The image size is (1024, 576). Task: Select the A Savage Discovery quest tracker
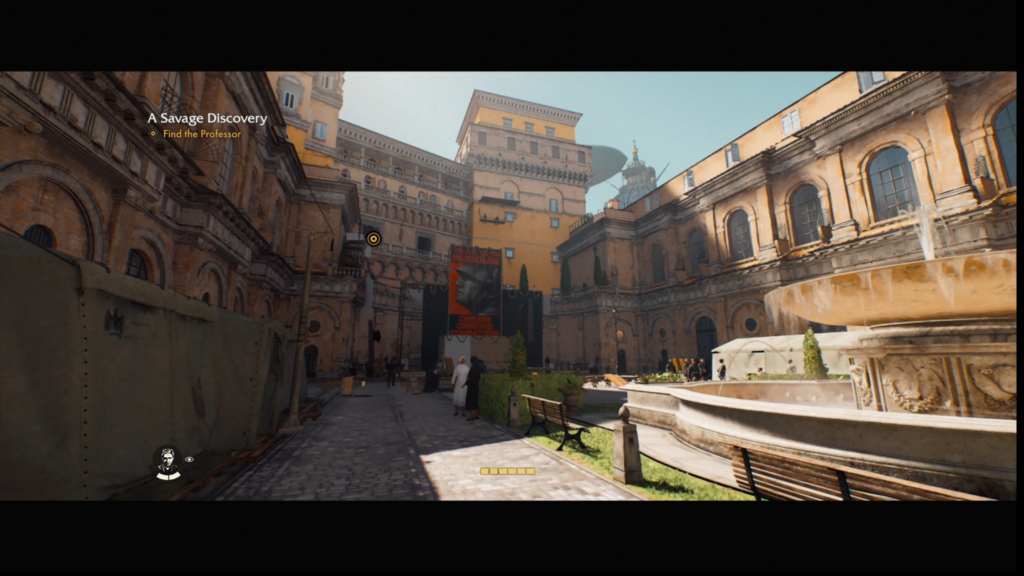pyautogui.click(x=207, y=118)
